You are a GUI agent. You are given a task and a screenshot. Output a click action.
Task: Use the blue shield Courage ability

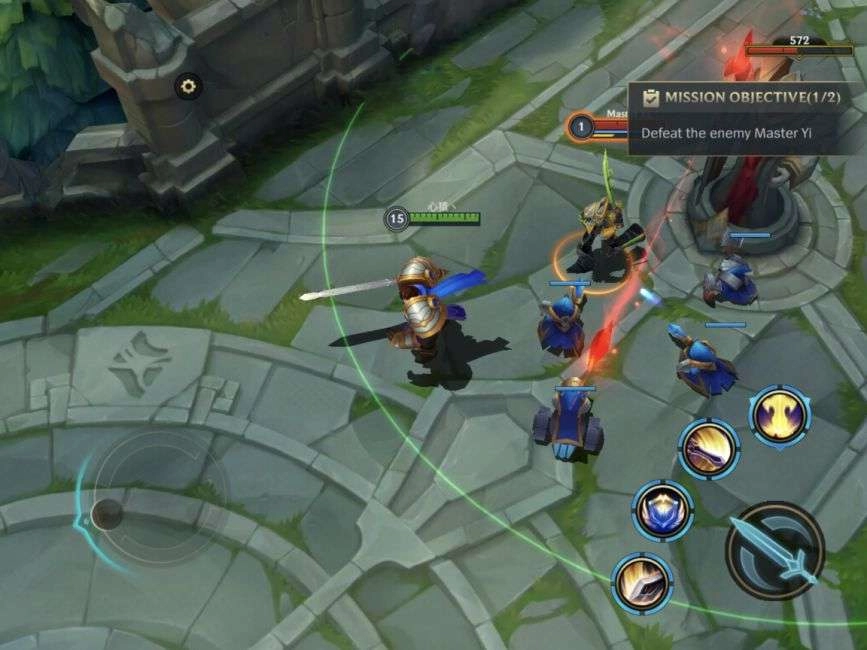662,510
